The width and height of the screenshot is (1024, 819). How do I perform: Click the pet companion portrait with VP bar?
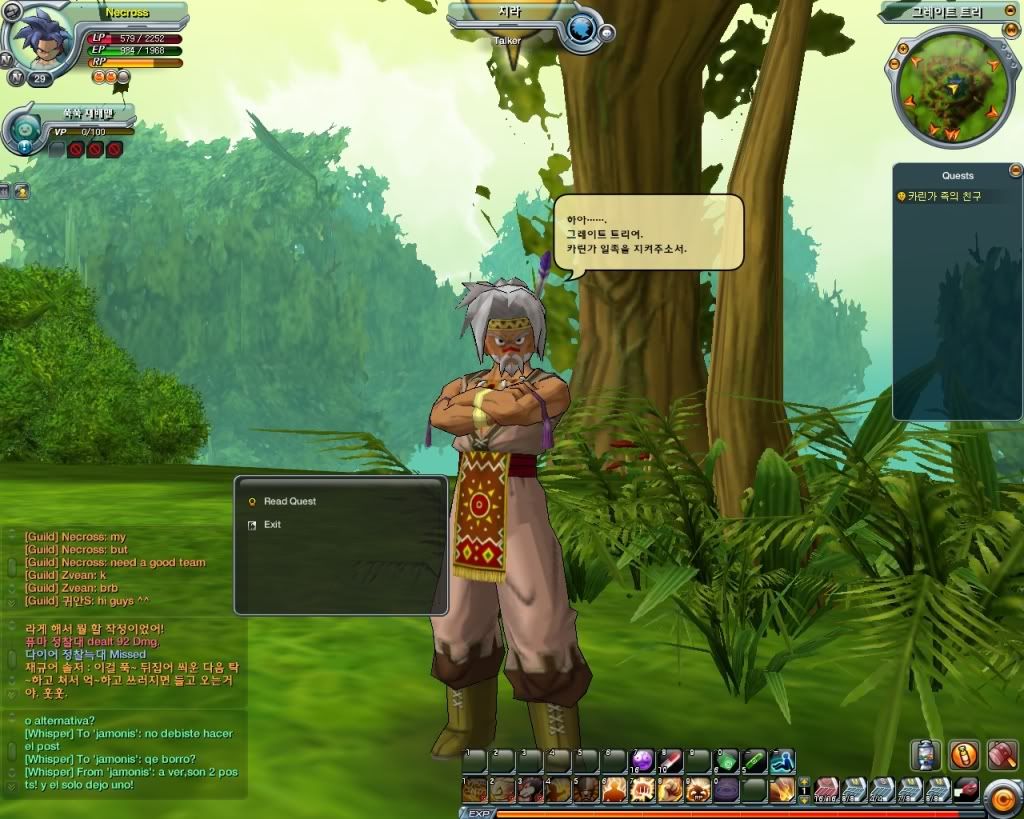coord(23,130)
